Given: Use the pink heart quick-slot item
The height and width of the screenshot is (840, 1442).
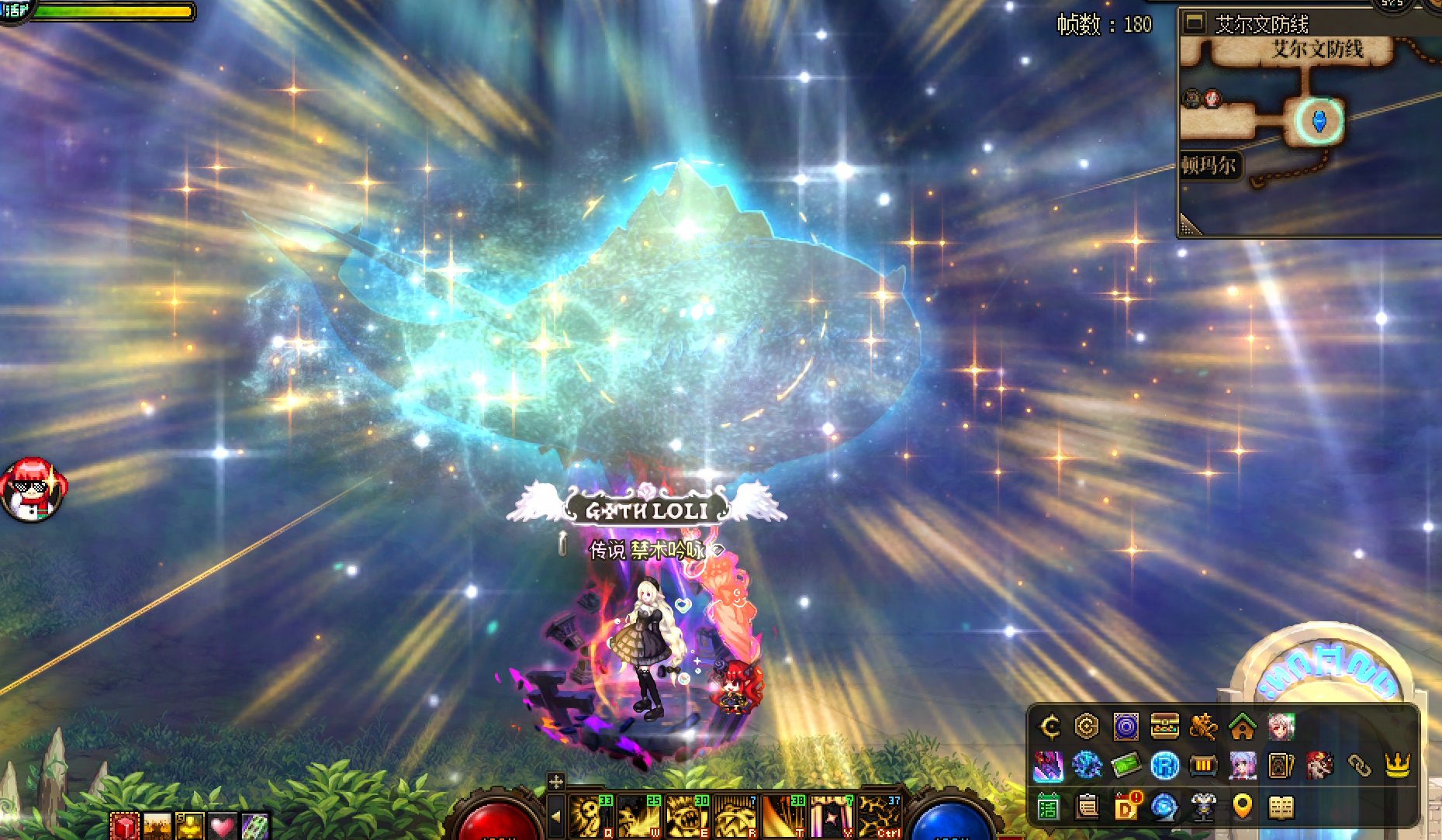Looking at the screenshot, I should click(222, 827).
